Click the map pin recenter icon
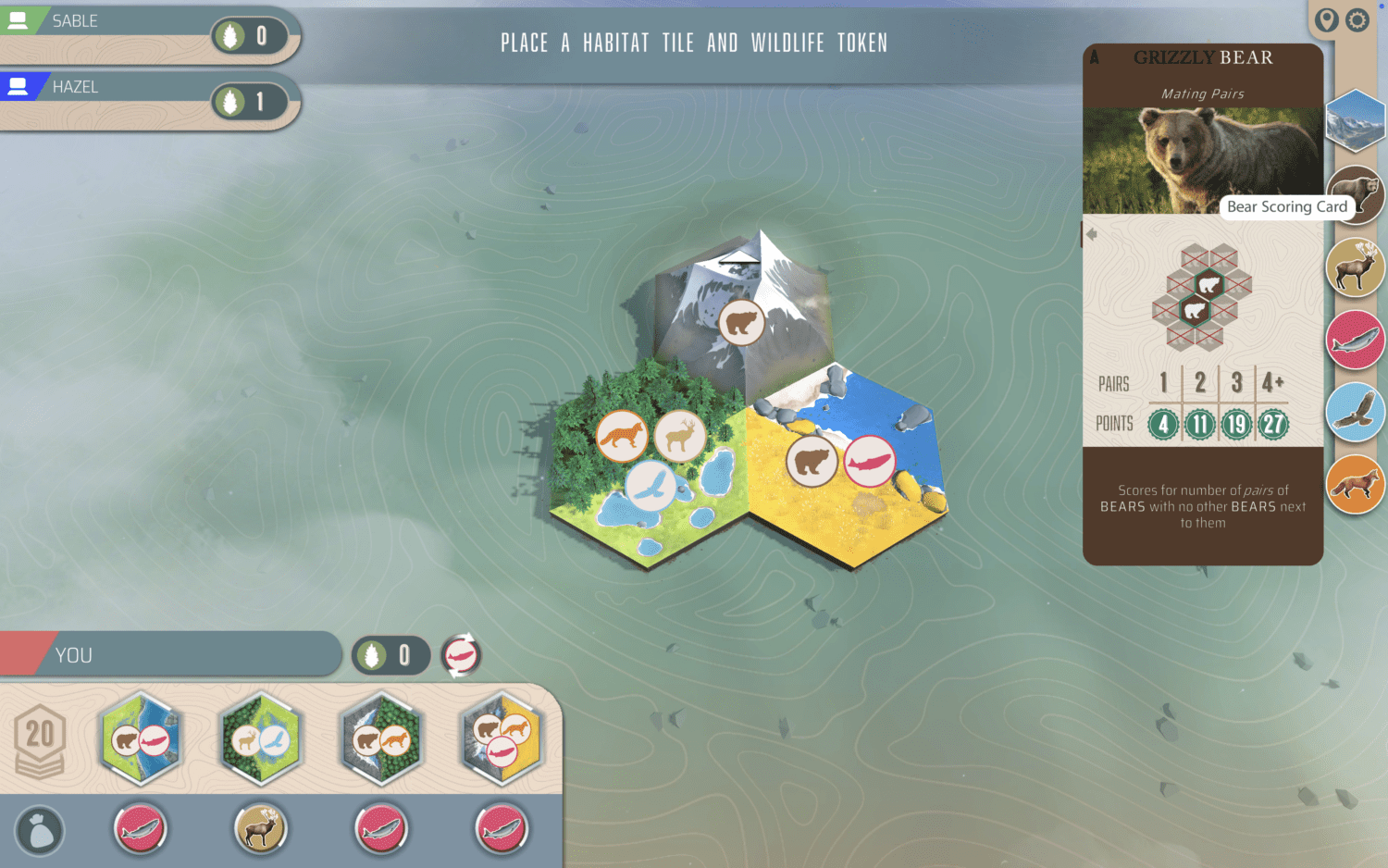The width and height of the screenshot is (1388, 868). pos(1325,20)
